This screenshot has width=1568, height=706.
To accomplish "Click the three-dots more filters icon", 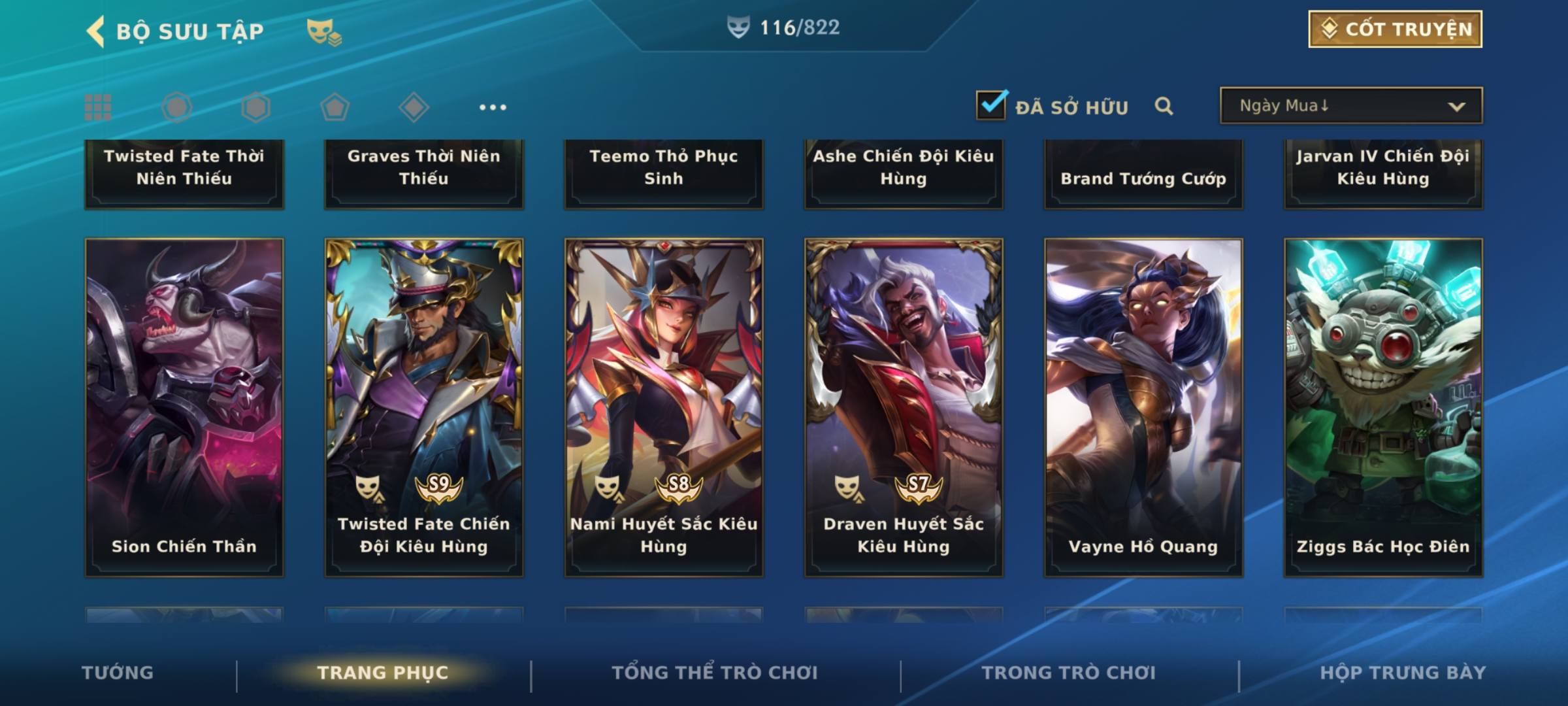I will coord(493,107).
